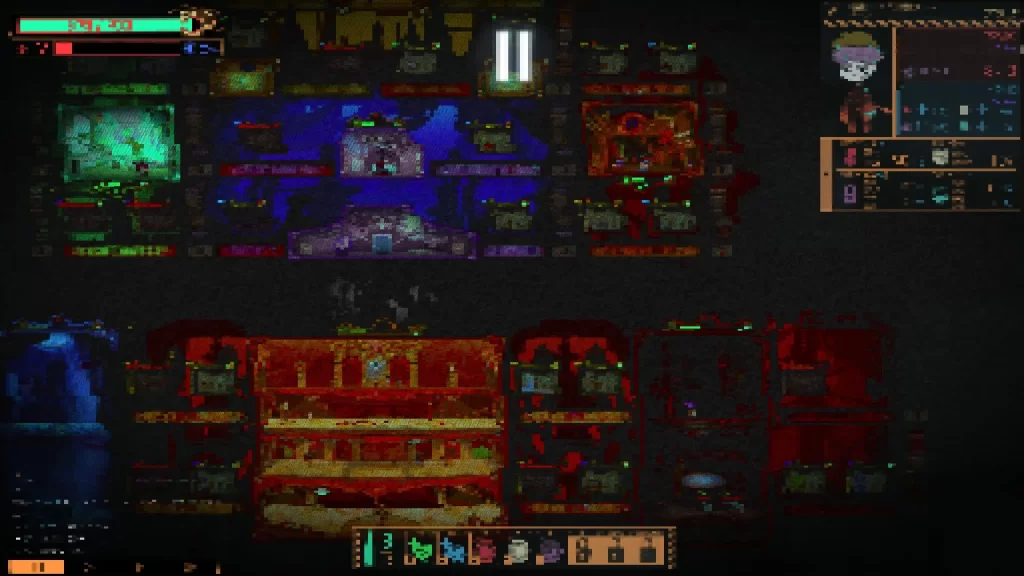This screenshot has width=1024, height=576.
Task: Click the first locked hotbar slot
Action: pos(584,549)
